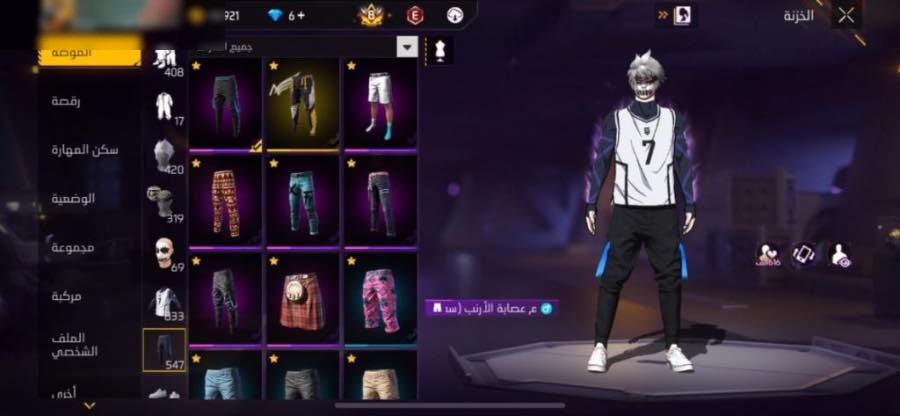
Task: Select the الوضعية category
Action: point(74,199)
